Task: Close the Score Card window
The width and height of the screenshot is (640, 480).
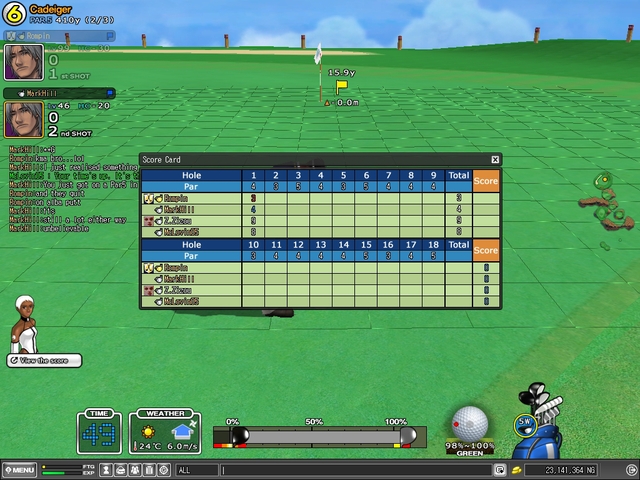Action: [495, 159]
